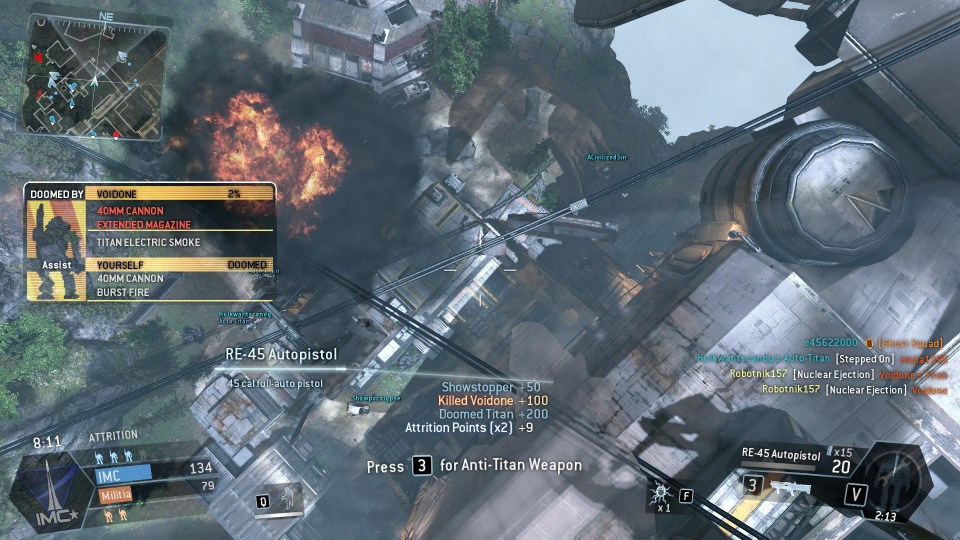Select the doomed titan portrait
The height and width of the screenshot is (540, 960).
pos(48,247)
